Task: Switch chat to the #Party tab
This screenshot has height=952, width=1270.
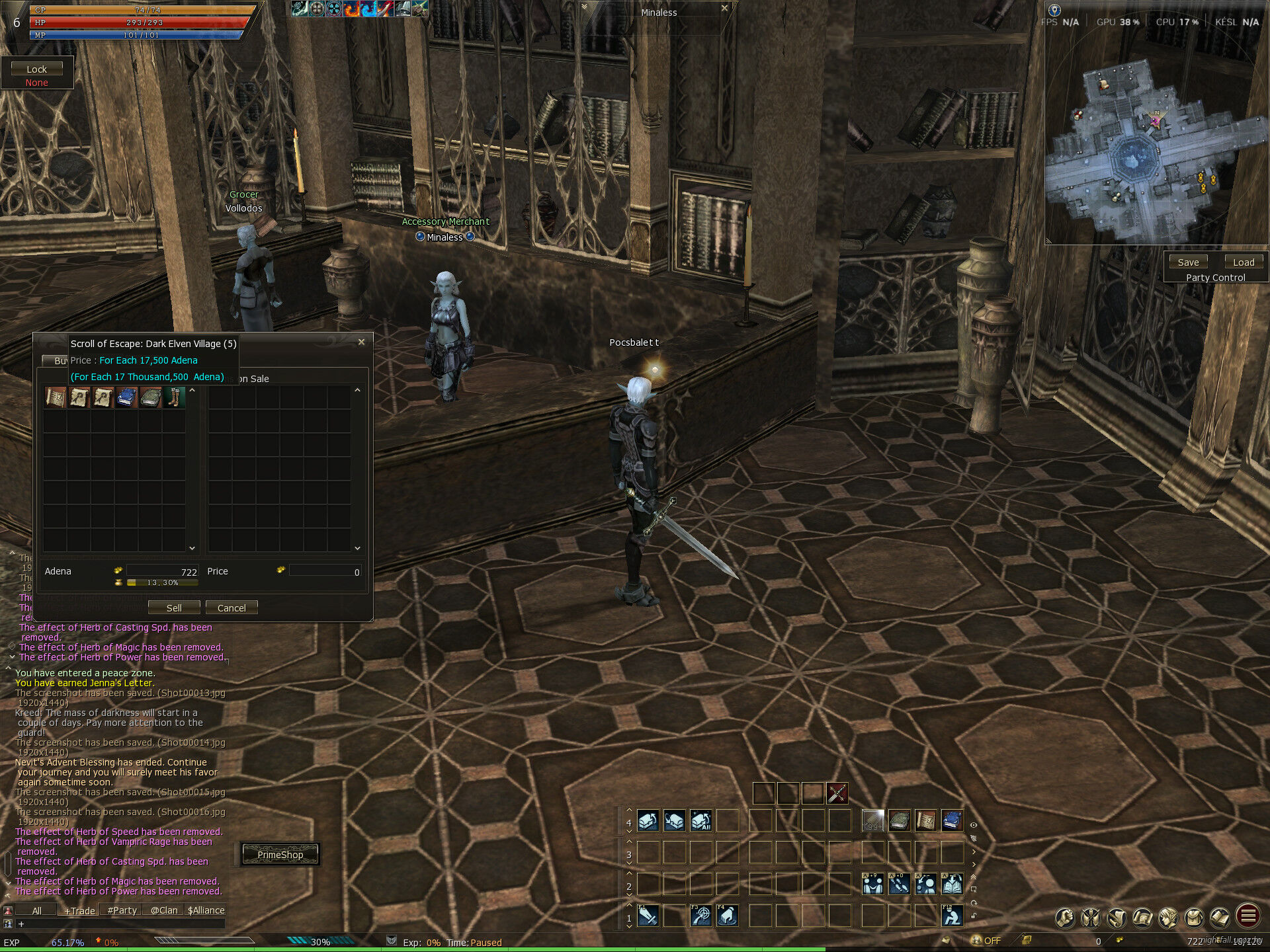Action: point(122,910)
